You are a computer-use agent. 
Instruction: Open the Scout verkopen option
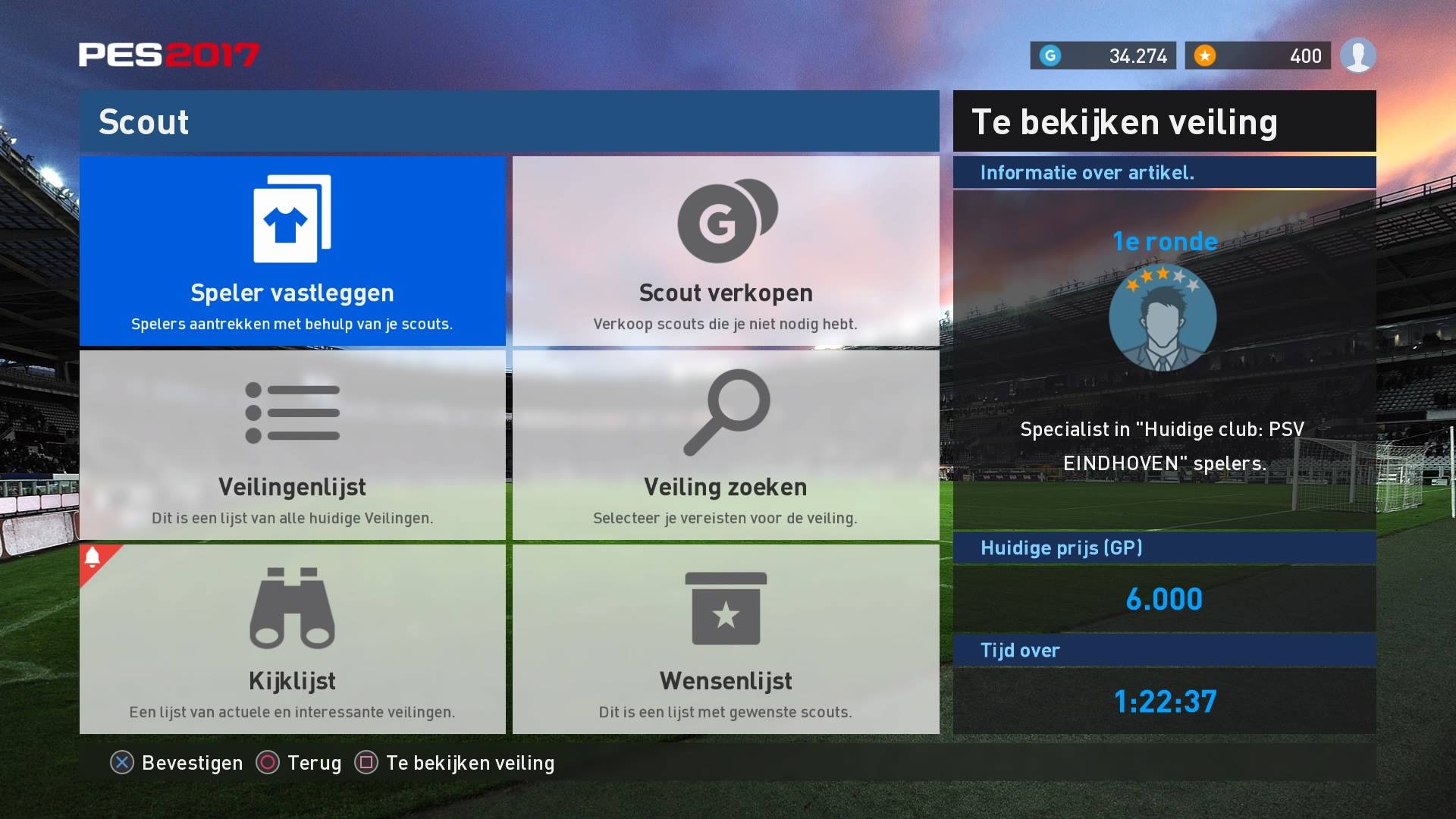click(x=726, y=251)
